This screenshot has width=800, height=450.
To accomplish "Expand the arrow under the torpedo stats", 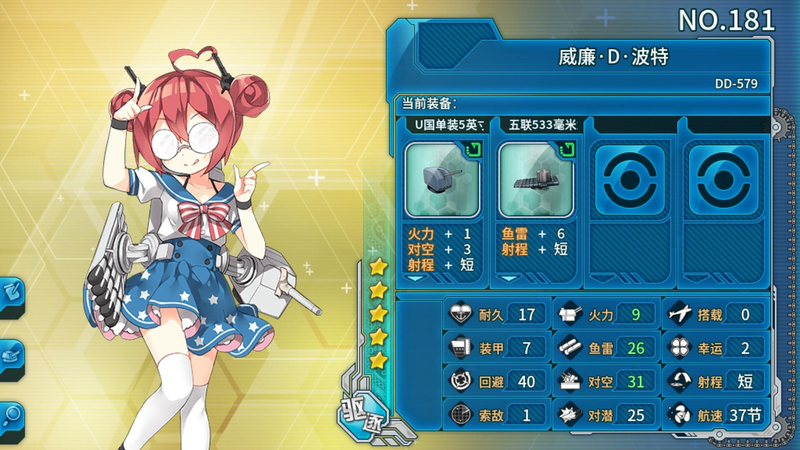I will click(x=511, y=279).
